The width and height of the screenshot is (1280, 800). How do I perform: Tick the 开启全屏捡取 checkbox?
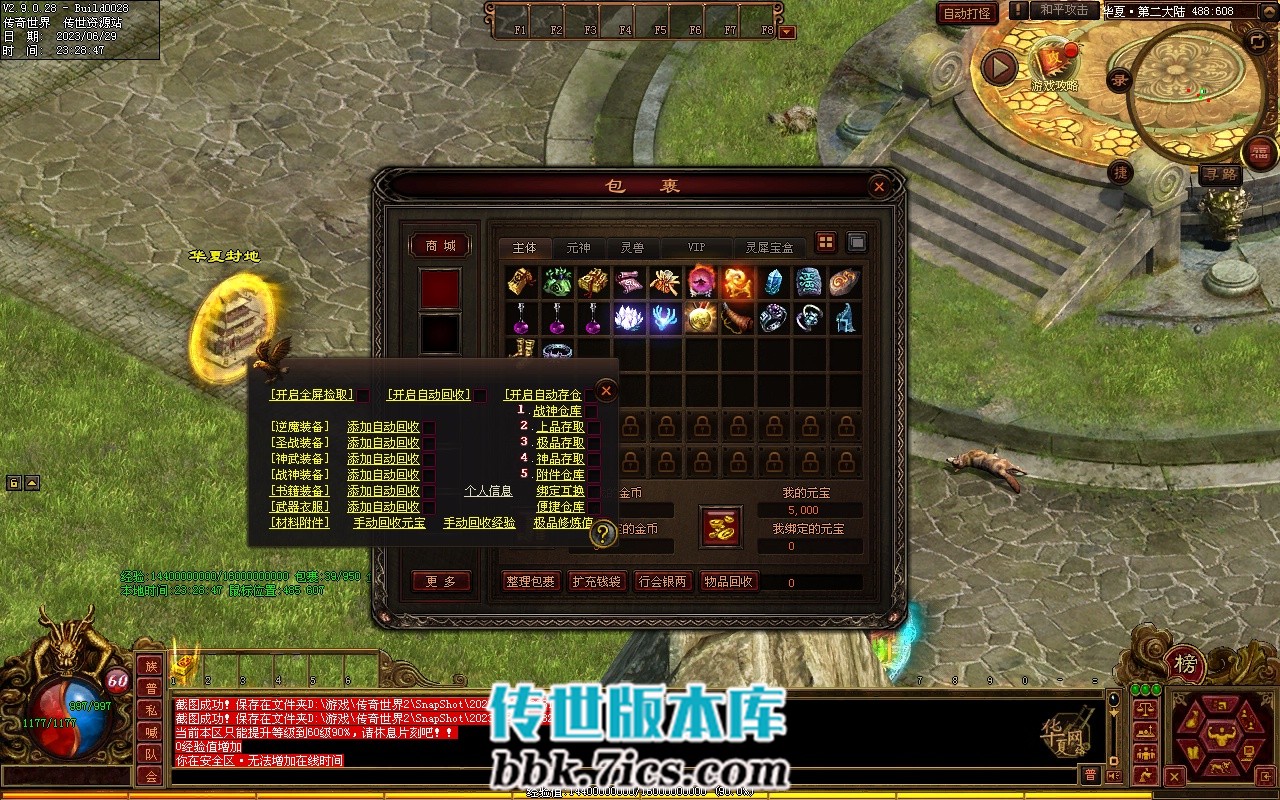click(x=364, y=395)
